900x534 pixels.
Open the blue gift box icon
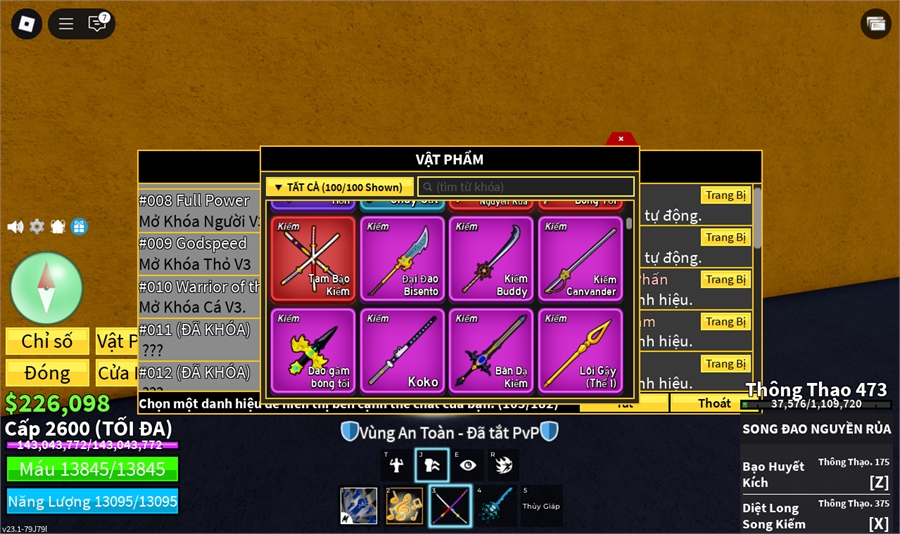coord(79,227)
